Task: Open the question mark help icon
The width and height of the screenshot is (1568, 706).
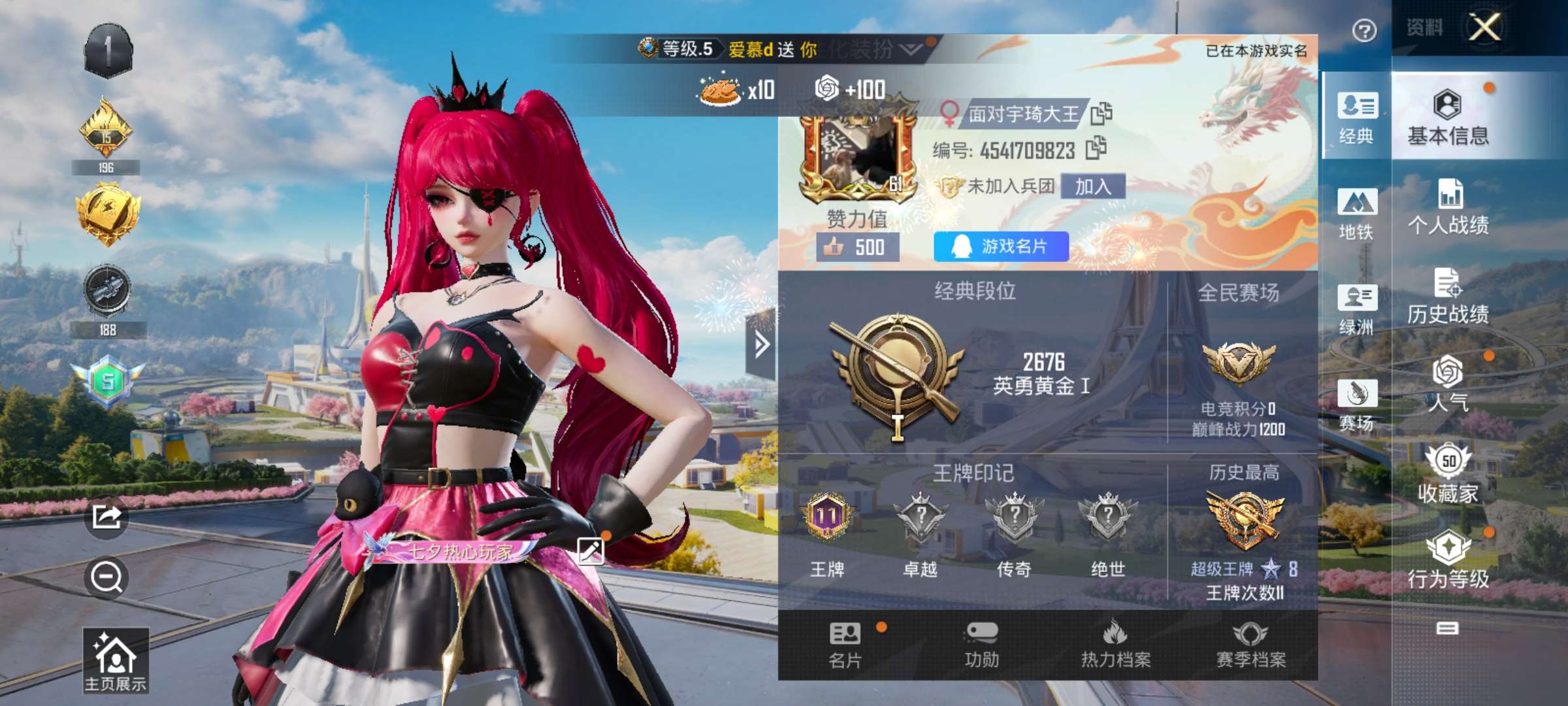Action: pos(1364,31)
